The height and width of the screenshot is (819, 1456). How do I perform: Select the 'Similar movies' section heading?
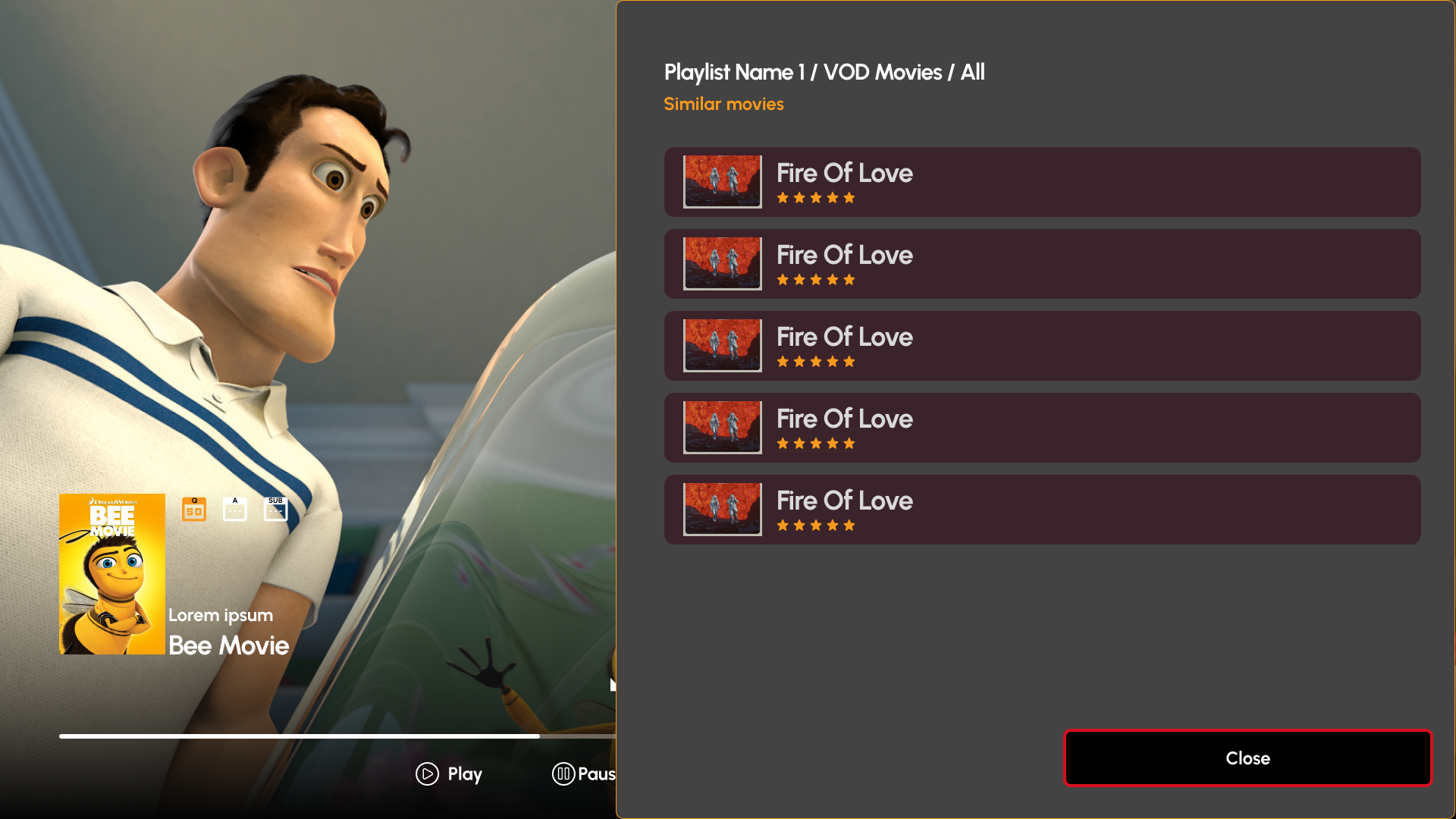[x=723, y=104]
